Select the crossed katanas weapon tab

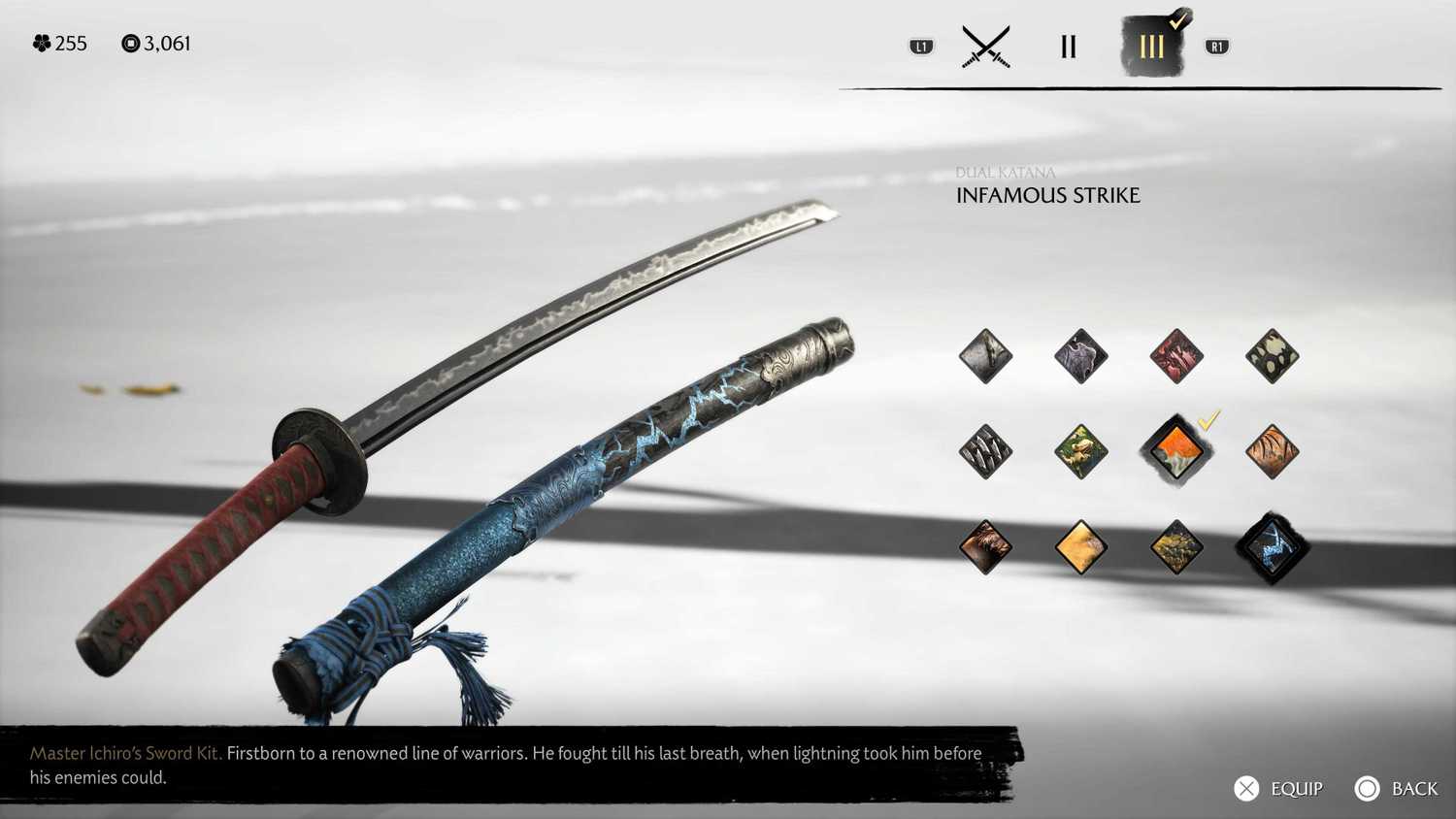pos(986,47)
